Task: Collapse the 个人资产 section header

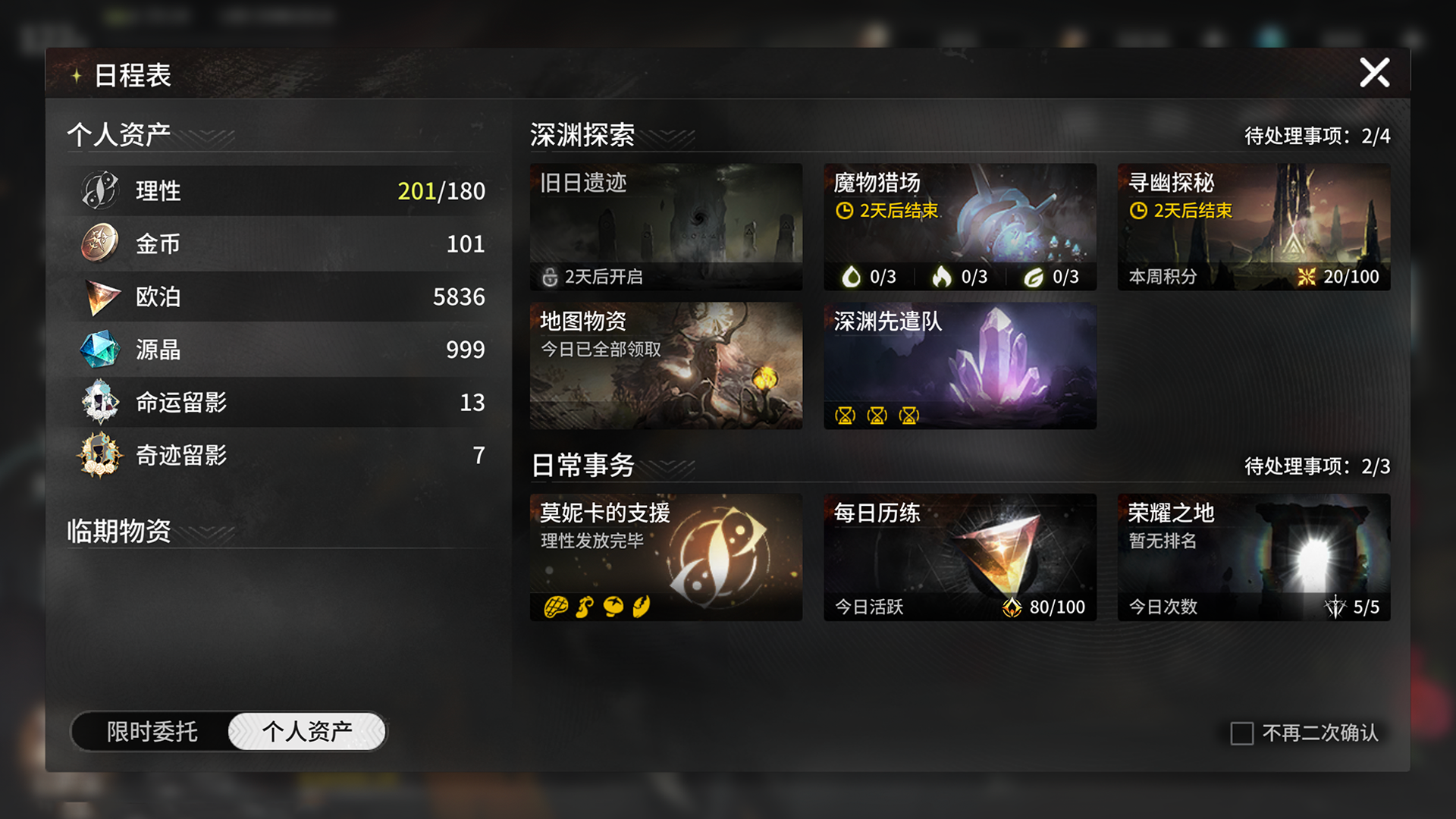Action: tap(118, 132)
